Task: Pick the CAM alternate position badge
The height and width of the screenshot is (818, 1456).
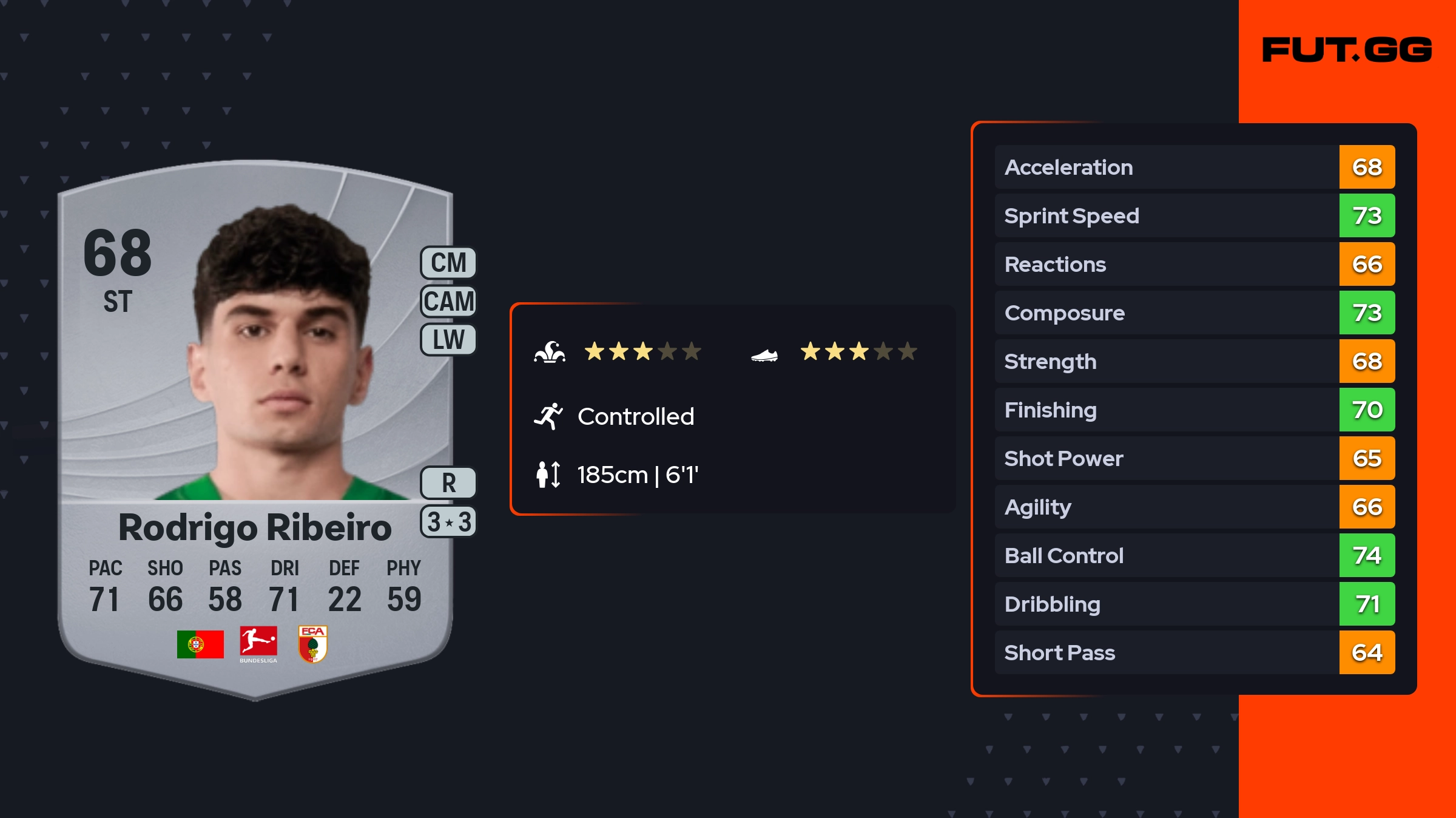Action: (448, 301)
